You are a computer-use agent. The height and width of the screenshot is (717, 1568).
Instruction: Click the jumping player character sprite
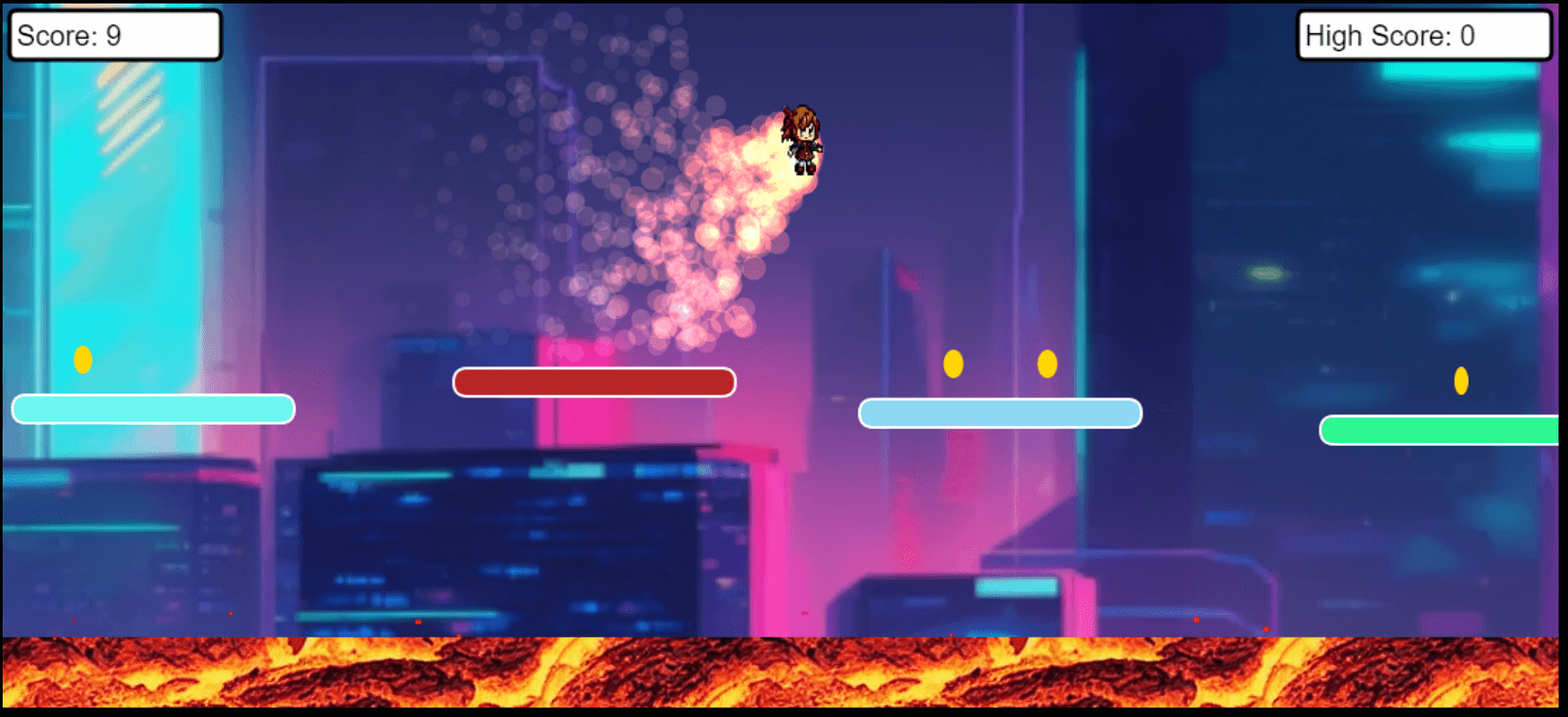[x=801, y=139]
